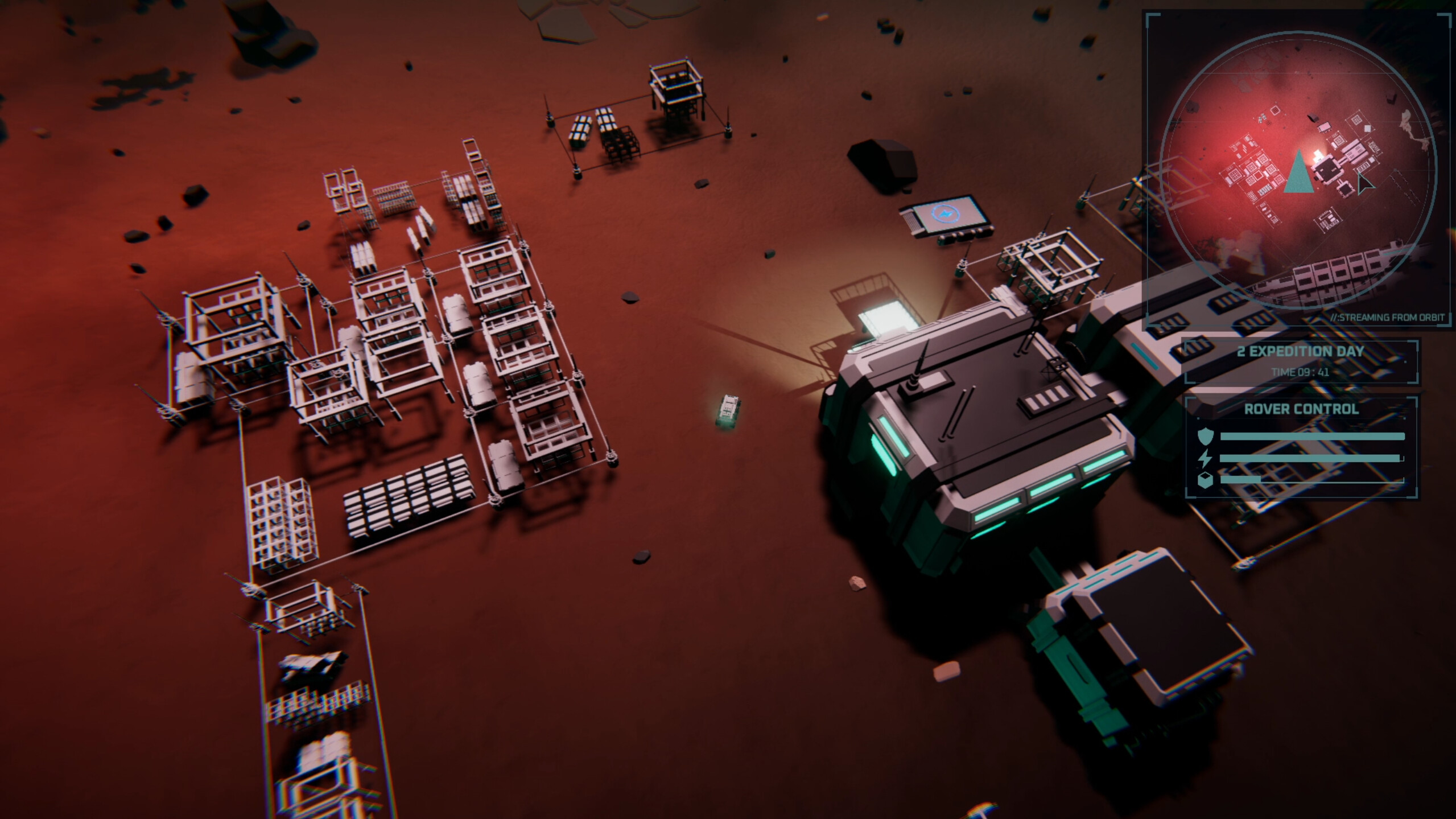Open the 2 EXPEDITION DAY header
Viewport: 1456px width, 819px height.
[1301, 351]
